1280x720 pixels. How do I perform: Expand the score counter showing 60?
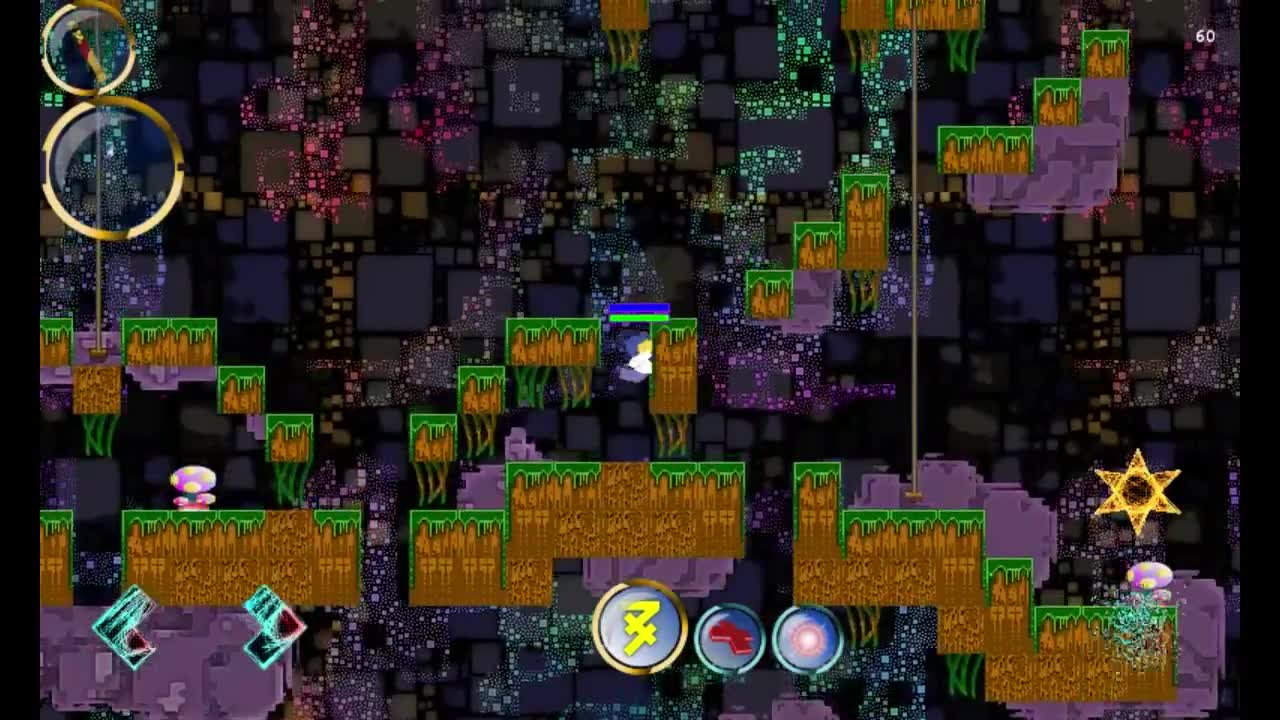[x=1204, y=35]
